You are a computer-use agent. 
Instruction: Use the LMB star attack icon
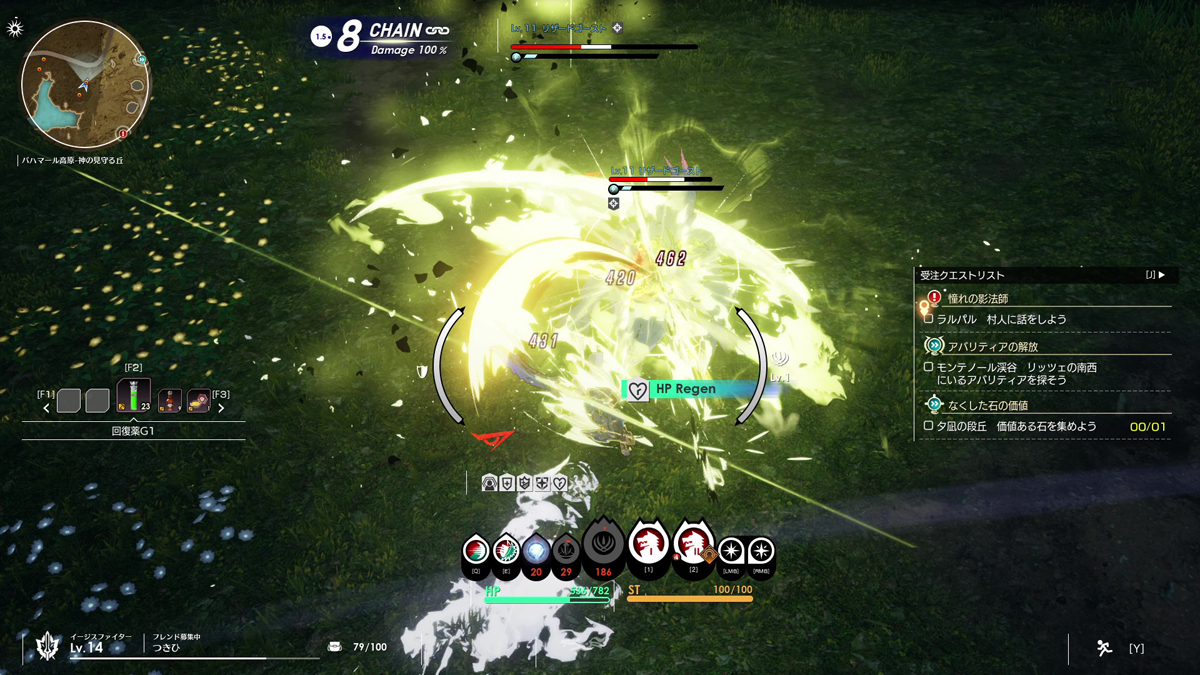[731, 552]
